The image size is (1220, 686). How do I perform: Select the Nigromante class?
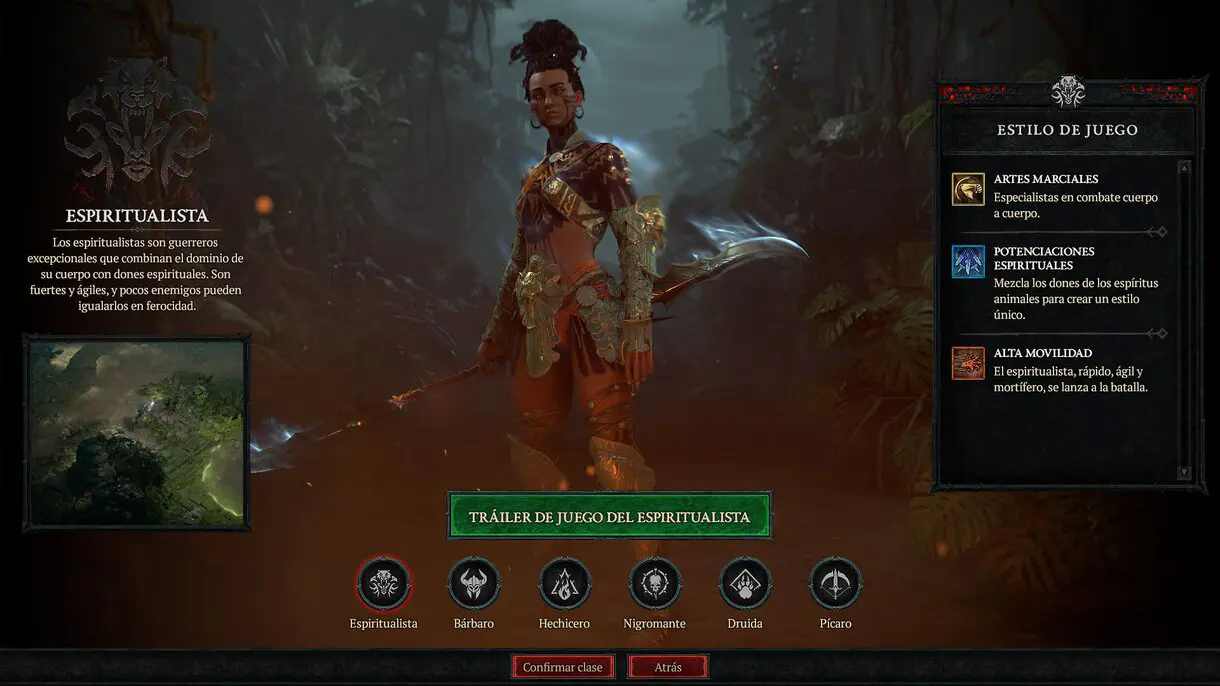pos(655,583)
